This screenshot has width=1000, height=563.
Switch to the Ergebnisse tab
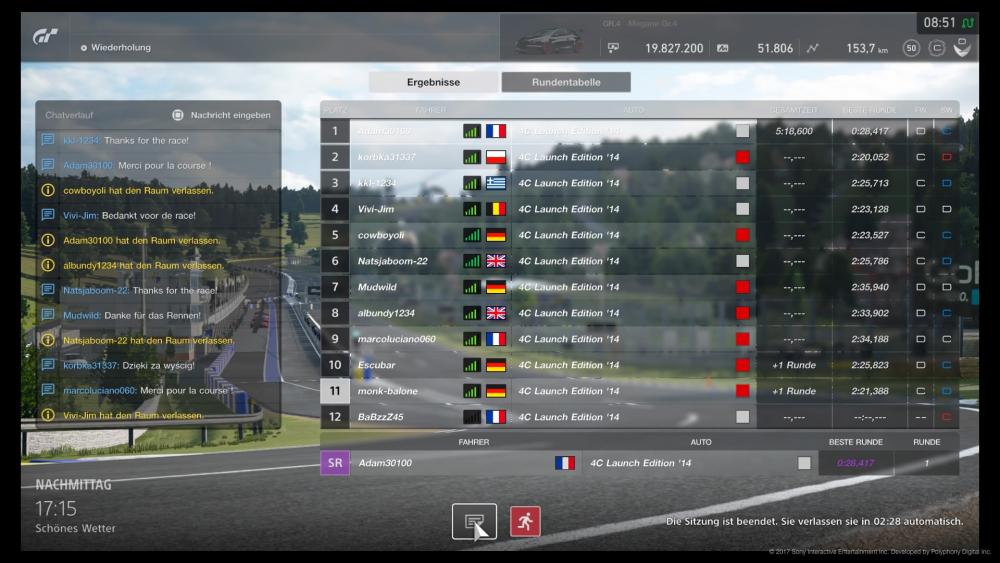tap(433, 82)
